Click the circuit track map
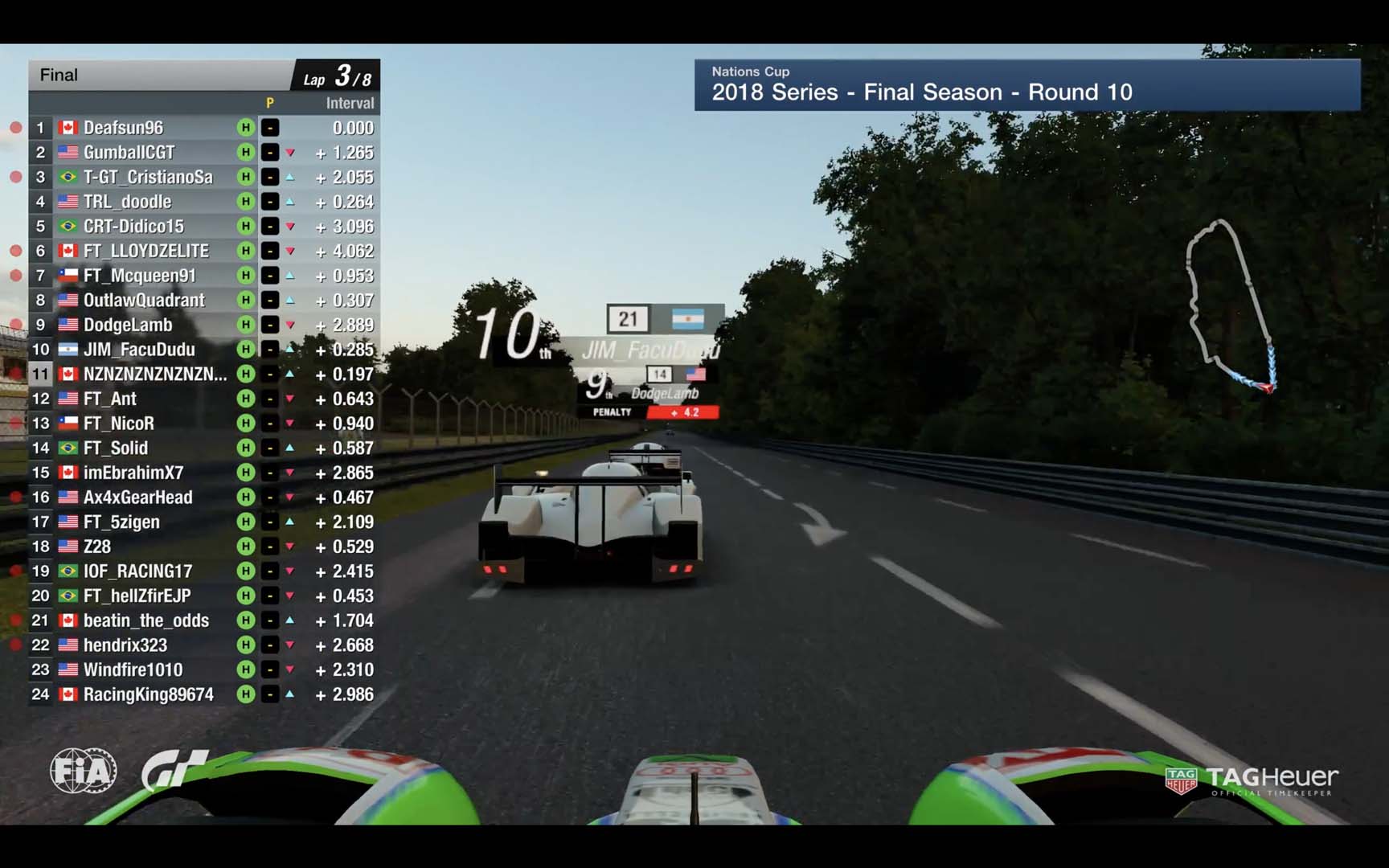Image resolution: width=1389 pixels, height=868 pixels. click(x=1228, y=305)
